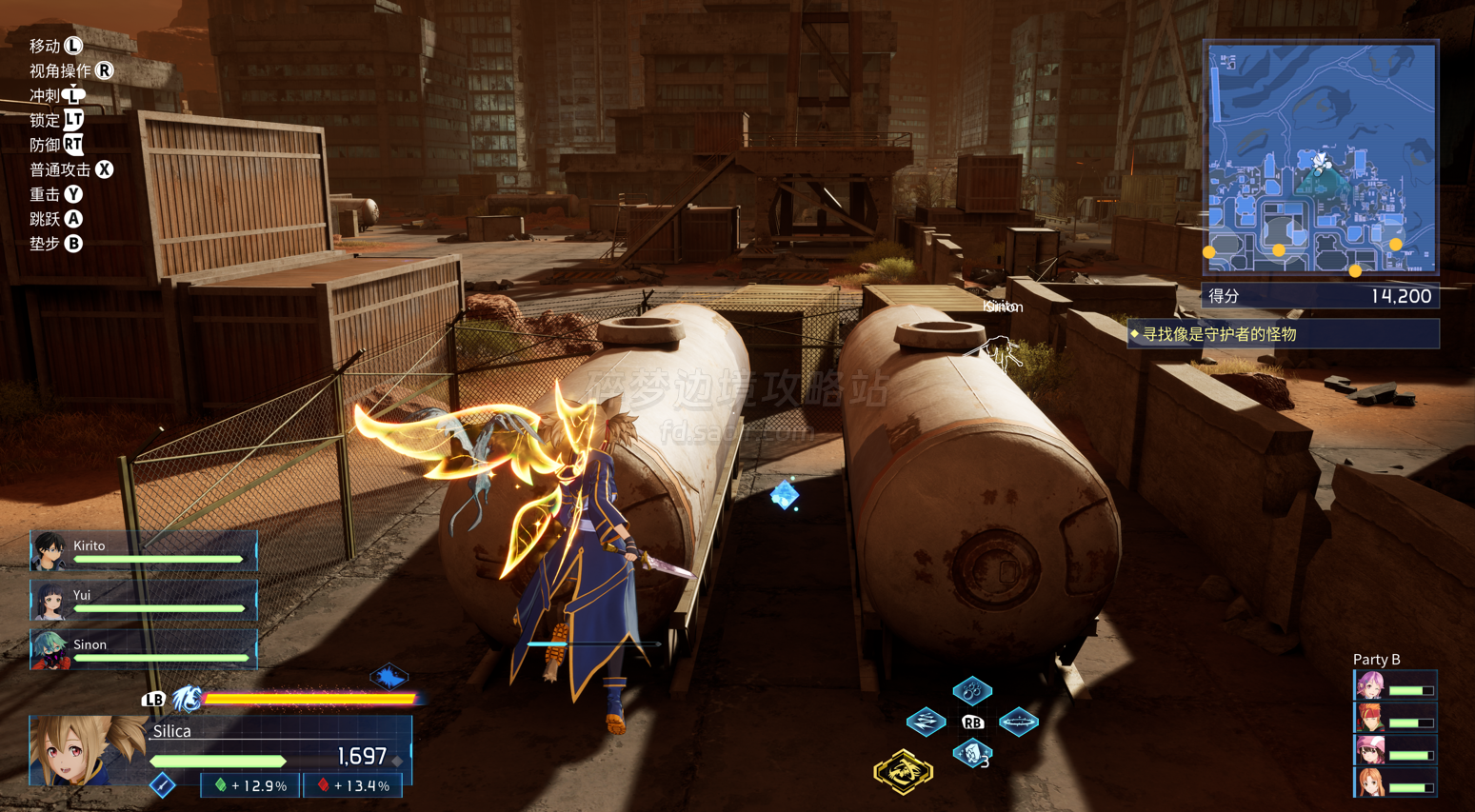Select Sinon's party member panel

pyautogui.click(x=144, y=650)
